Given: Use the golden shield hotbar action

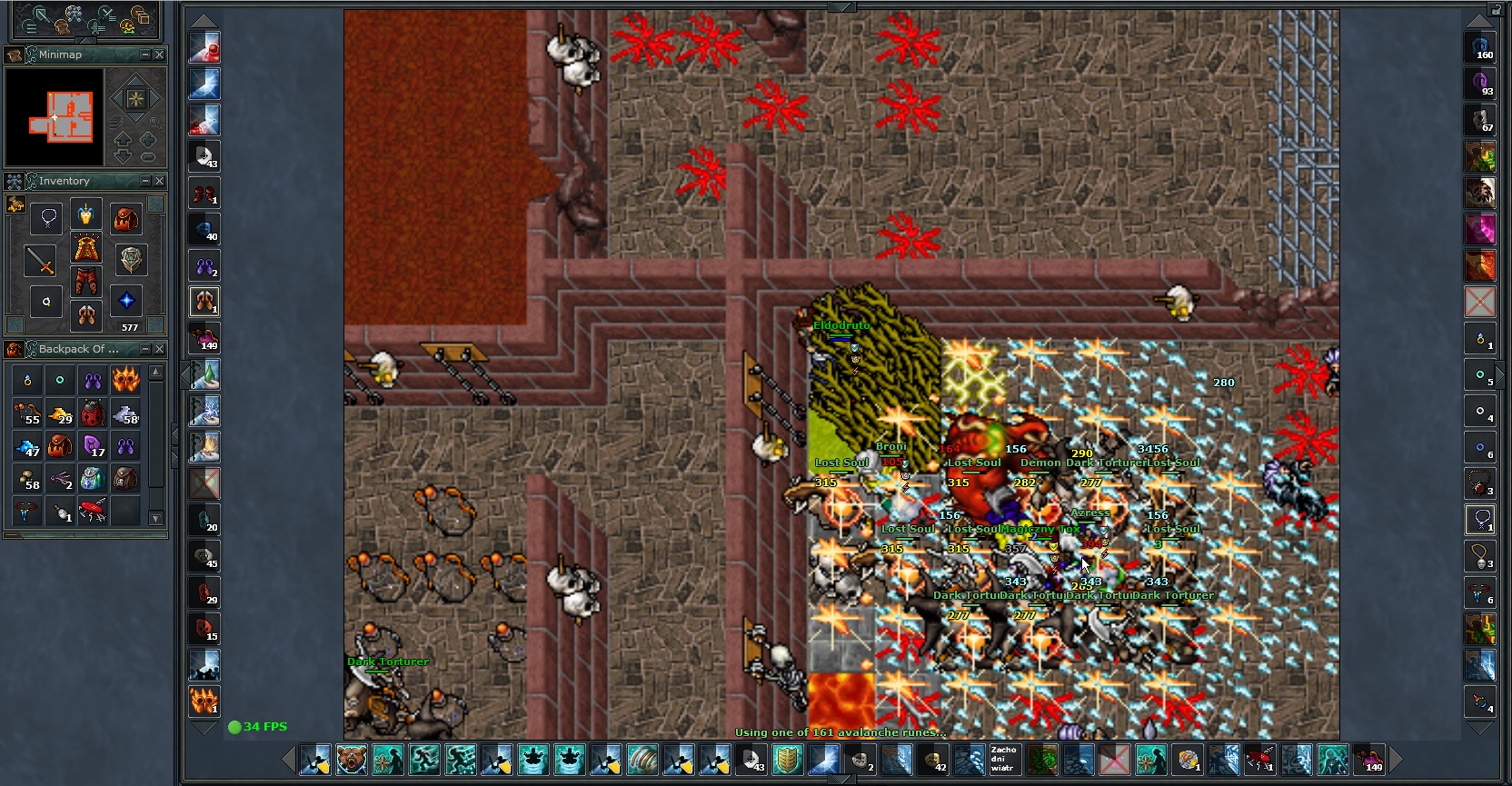Looking at the screenshot, I should [788, 759].
